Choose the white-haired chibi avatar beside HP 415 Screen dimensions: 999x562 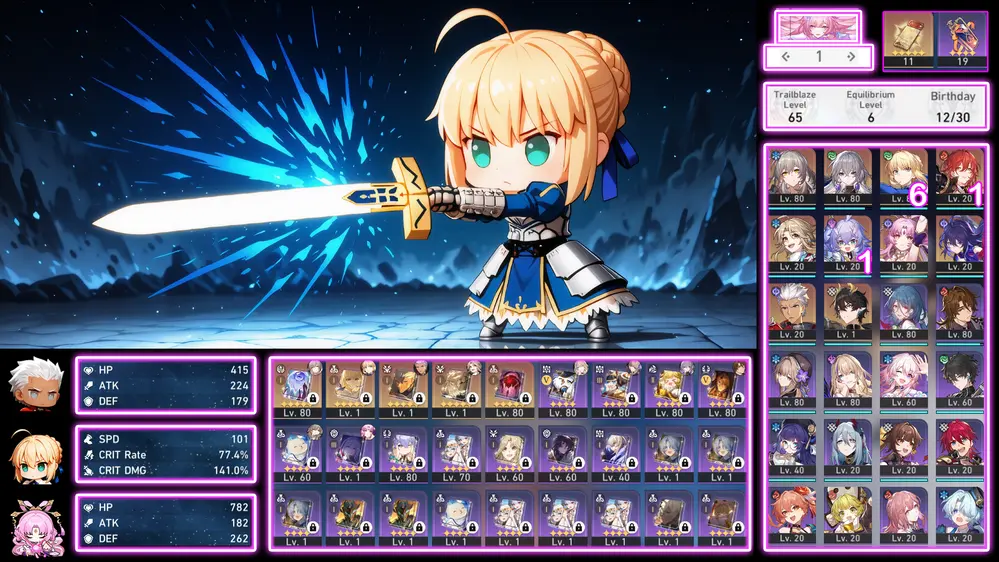[31, 385]
